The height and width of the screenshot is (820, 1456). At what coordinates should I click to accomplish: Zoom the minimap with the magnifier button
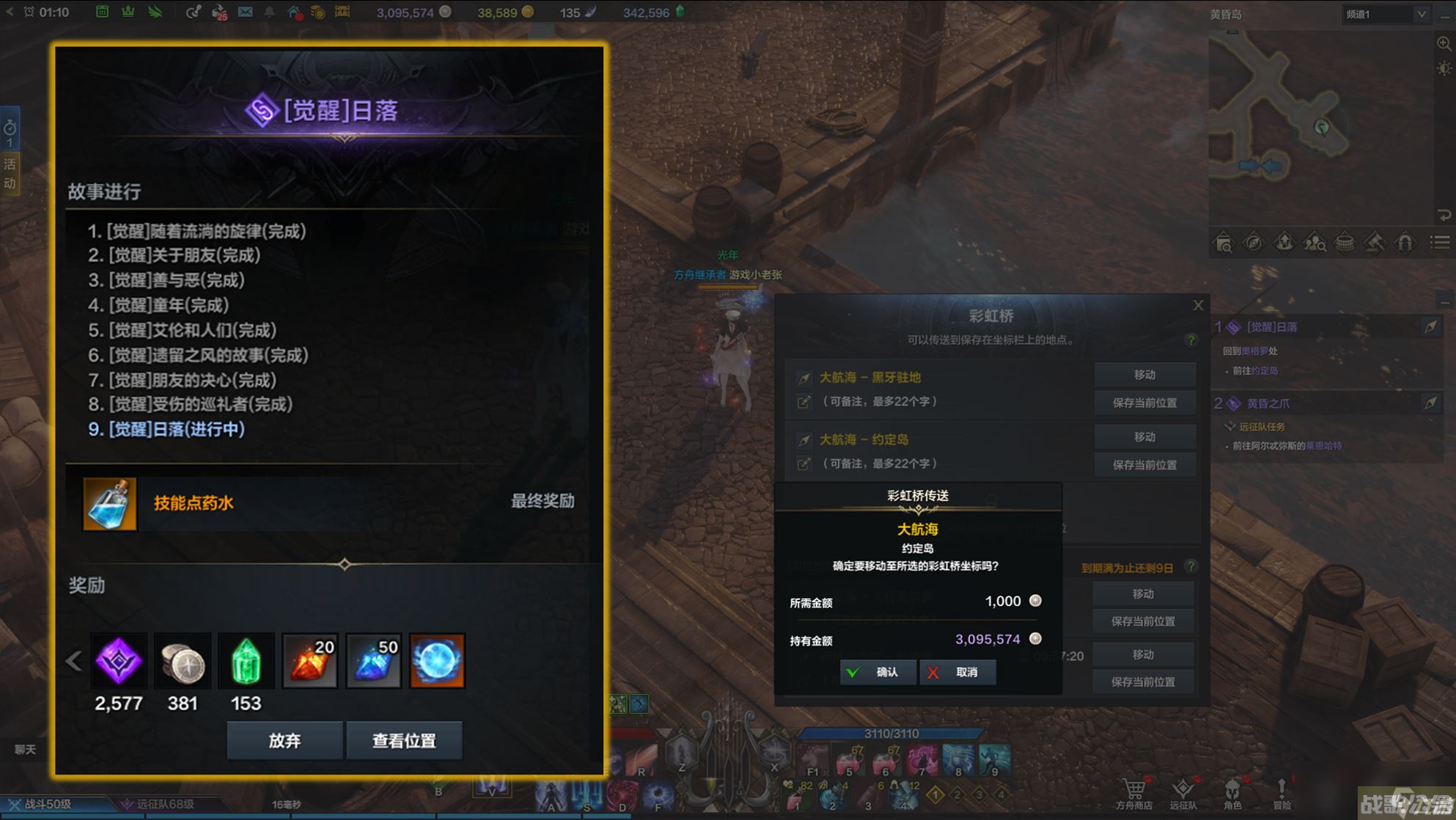[1444, 43]
